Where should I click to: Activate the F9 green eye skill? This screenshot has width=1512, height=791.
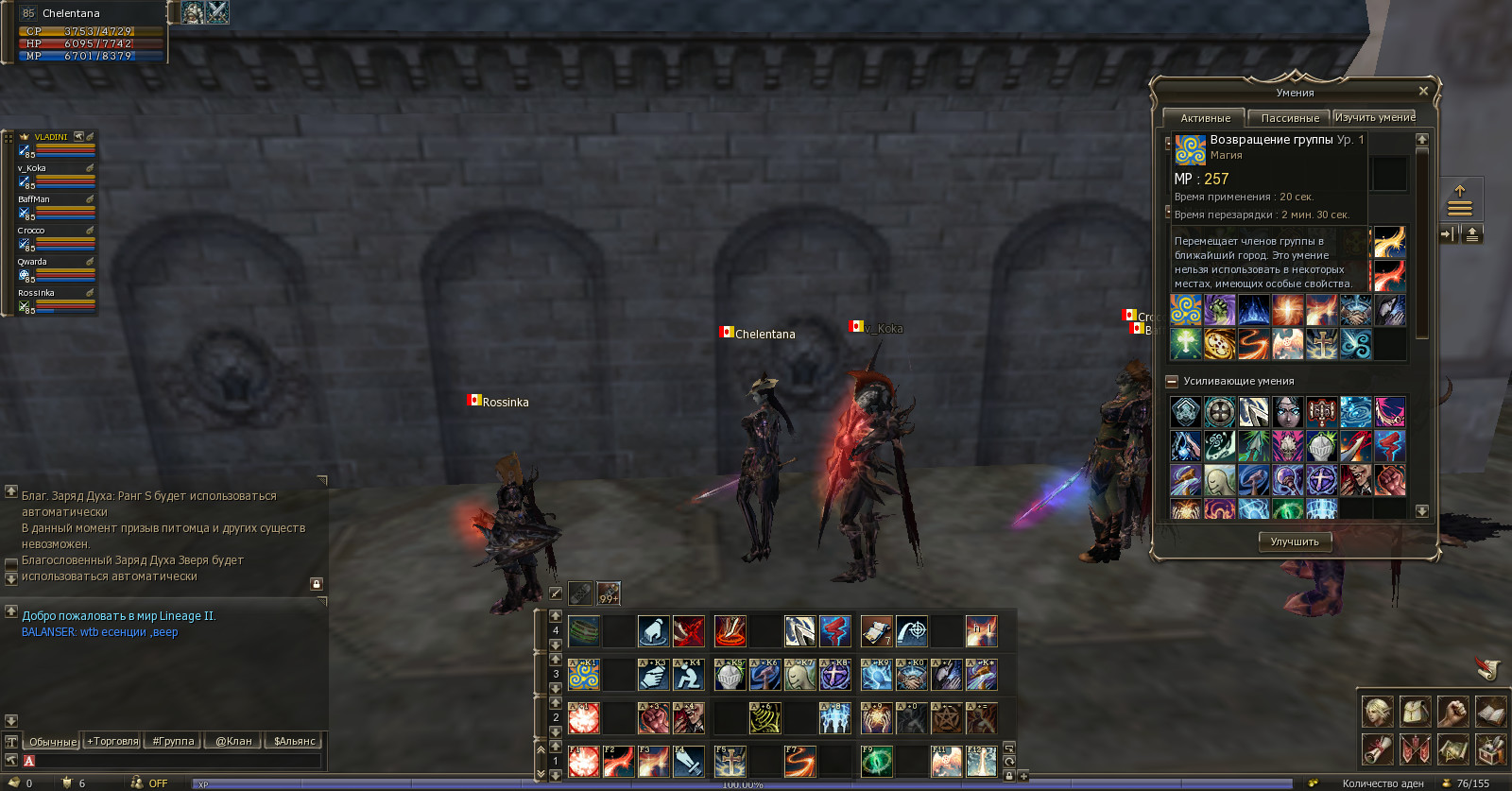point(876,761)
